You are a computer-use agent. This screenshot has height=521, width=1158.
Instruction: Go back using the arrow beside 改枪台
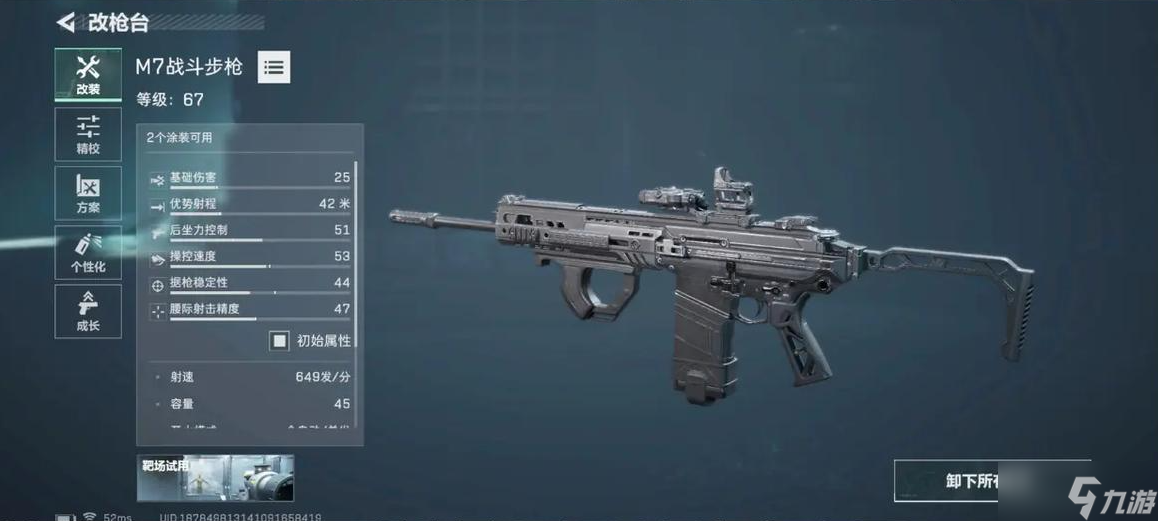(x=66, y=22)
